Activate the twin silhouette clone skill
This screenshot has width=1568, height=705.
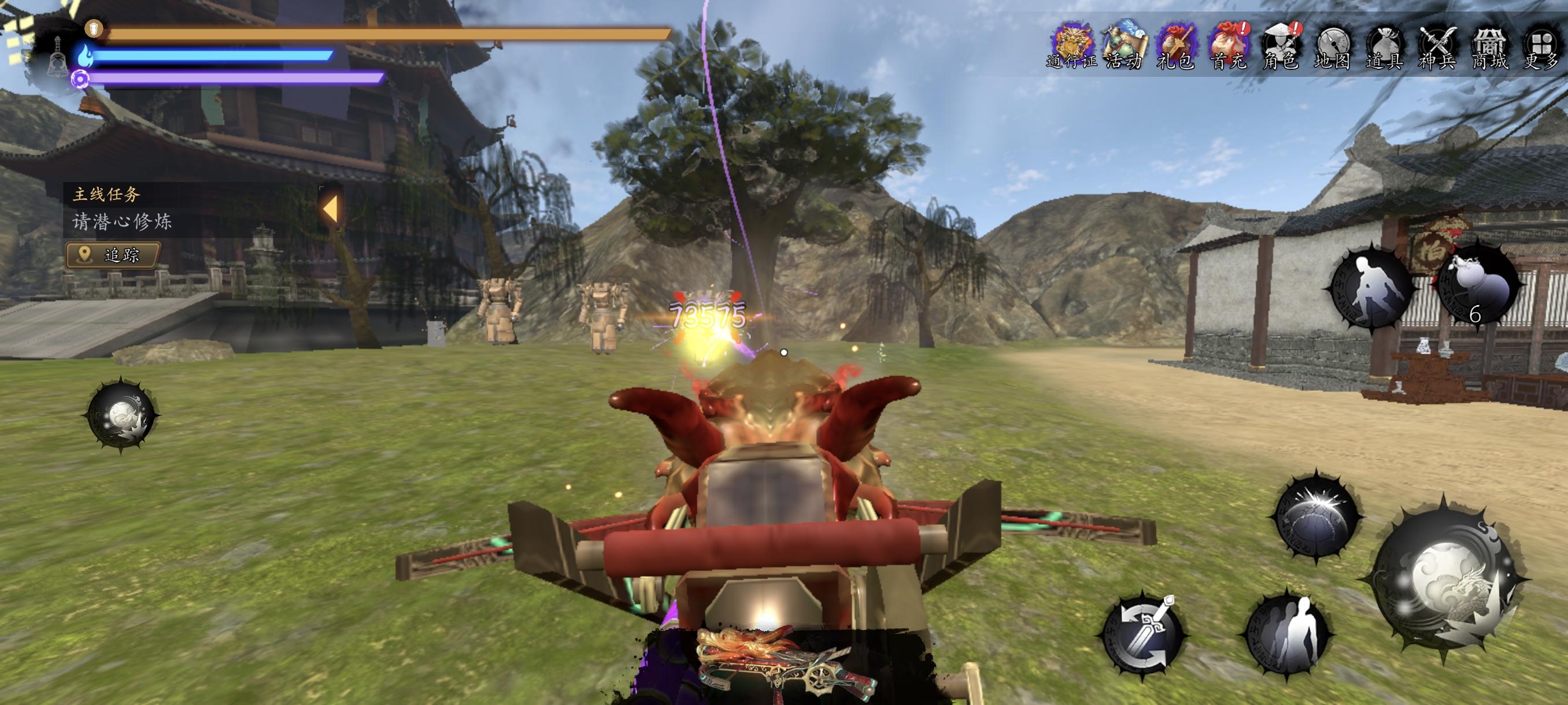tap(1288, 634)
